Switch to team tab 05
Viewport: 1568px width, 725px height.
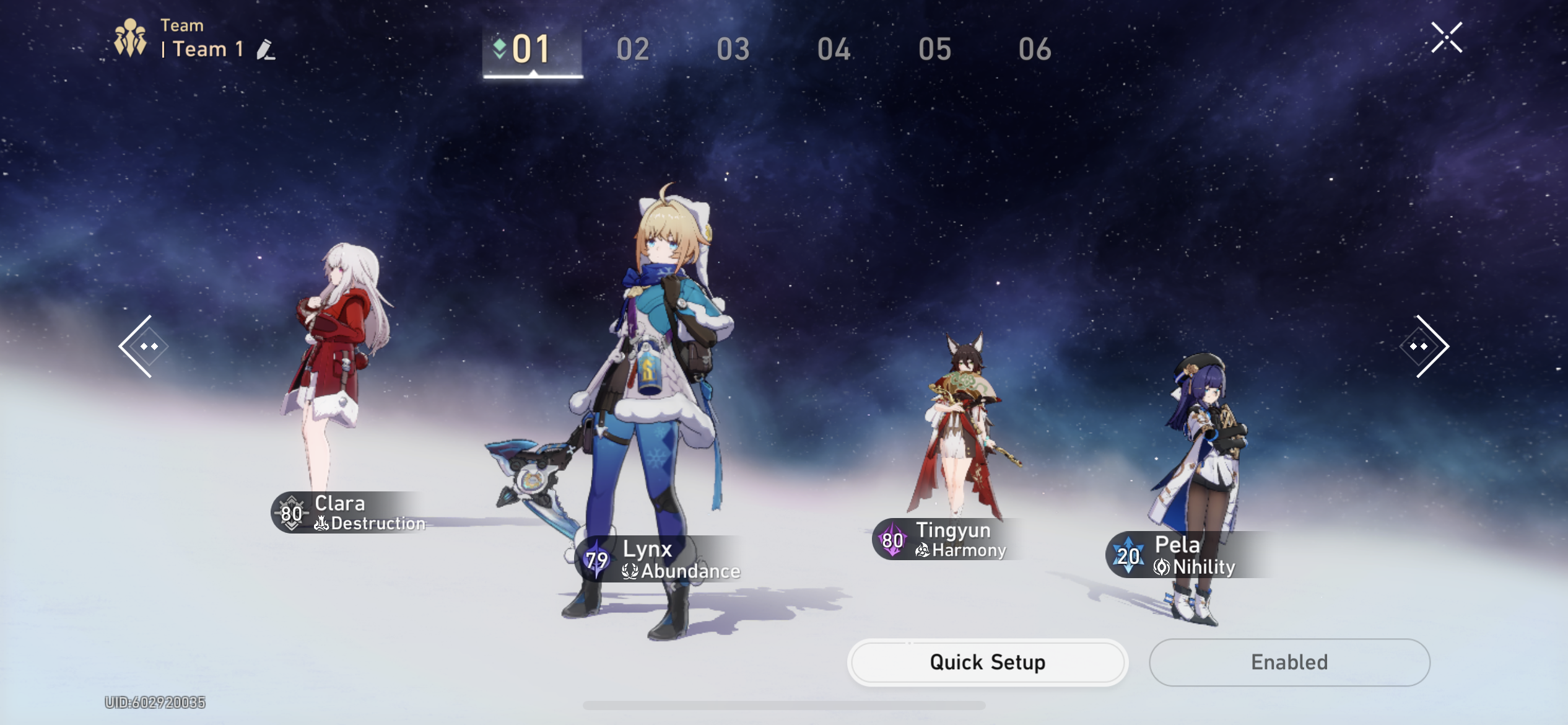[x=934, y=48]
